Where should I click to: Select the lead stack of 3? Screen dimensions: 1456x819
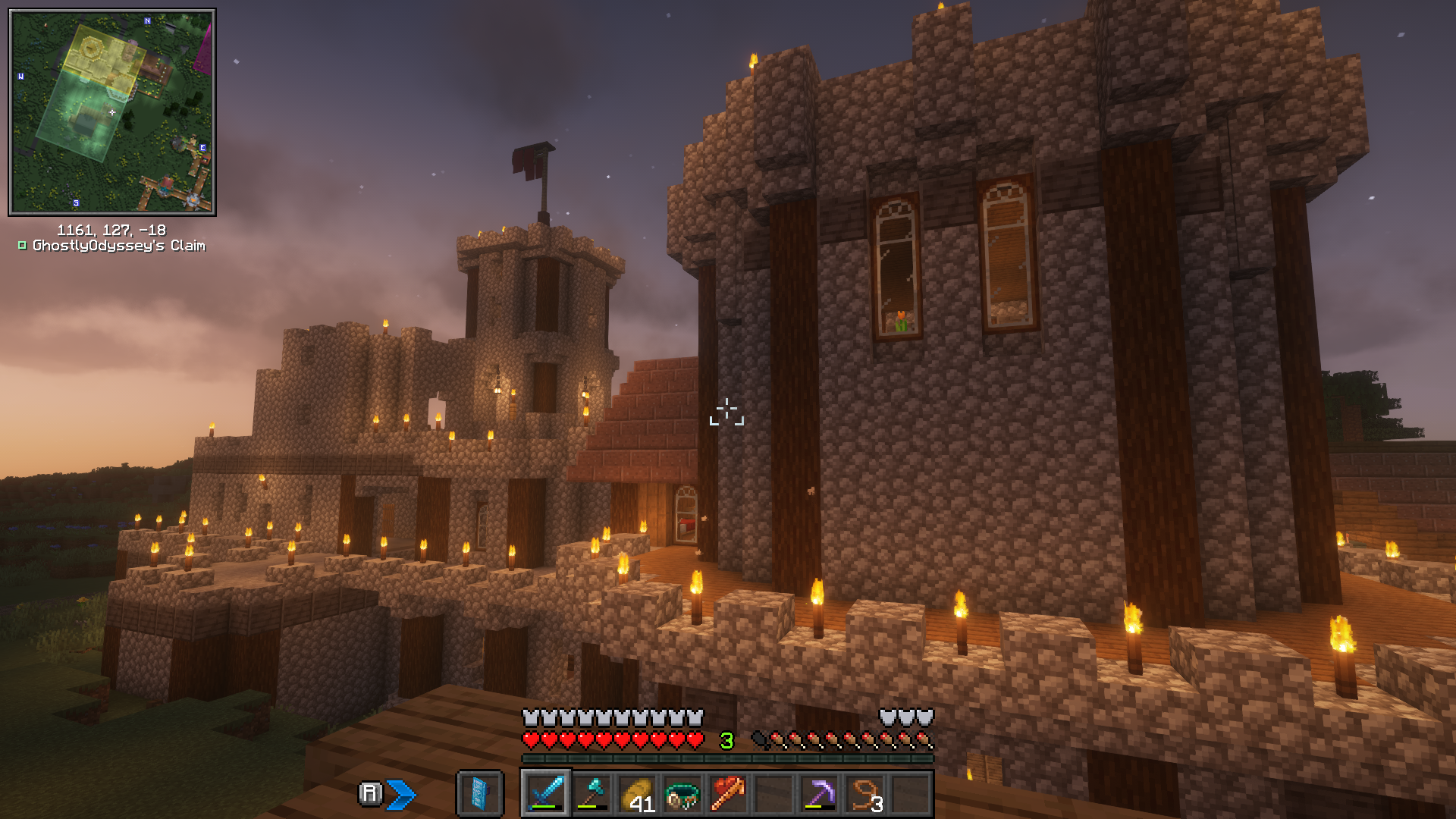(865, 794)
